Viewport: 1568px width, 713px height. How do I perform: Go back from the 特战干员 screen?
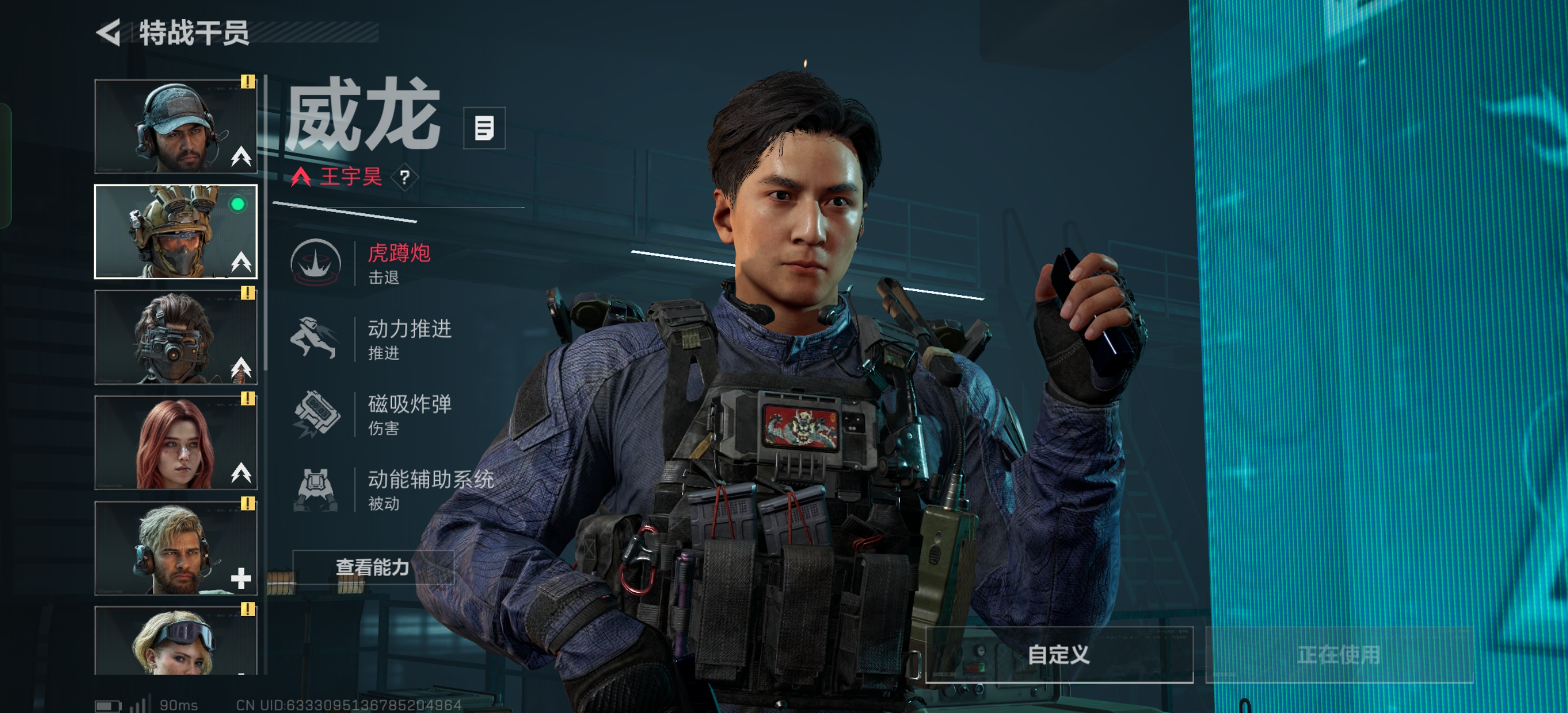tap(109, 33)
